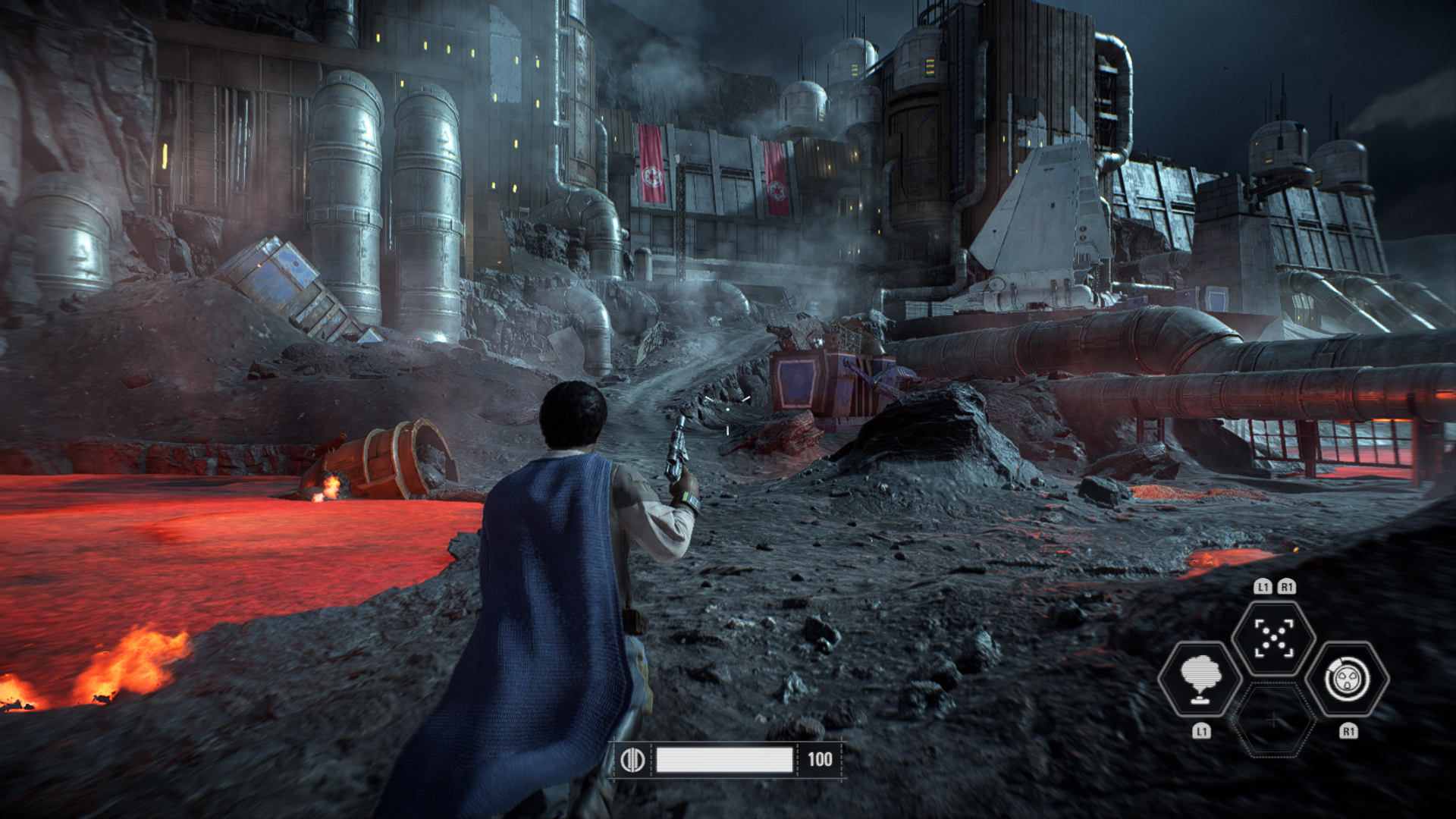Use the target-lock crosshair ability
This screenshot has height=819, width=1456.
1273,638
